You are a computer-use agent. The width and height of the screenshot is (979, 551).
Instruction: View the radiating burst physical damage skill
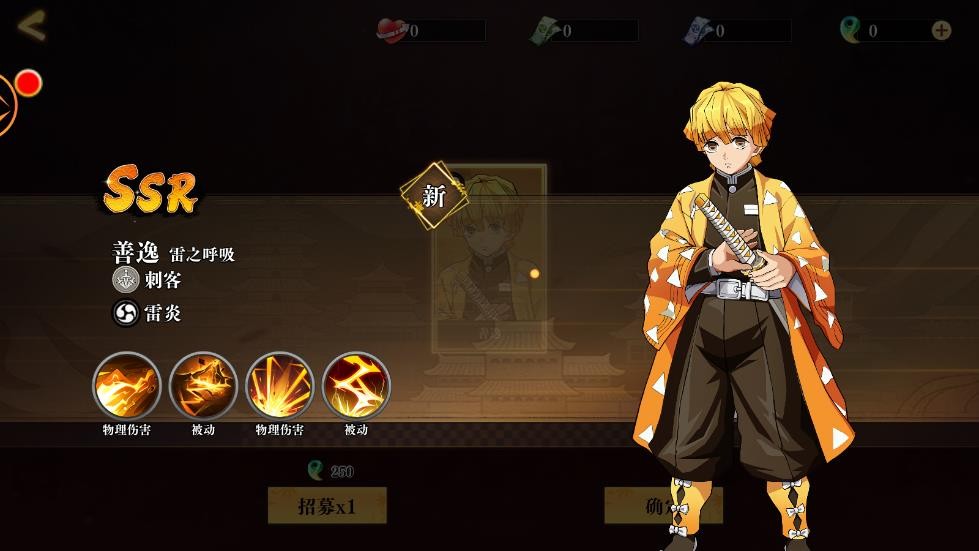pyautogui.click(x=280, y=386)
